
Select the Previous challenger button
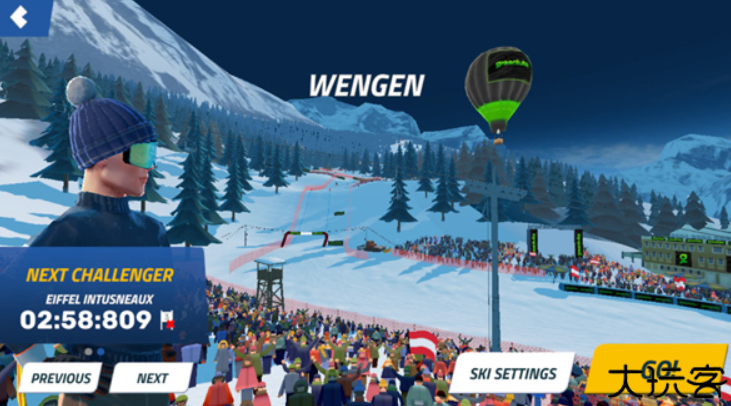point(60,378)
